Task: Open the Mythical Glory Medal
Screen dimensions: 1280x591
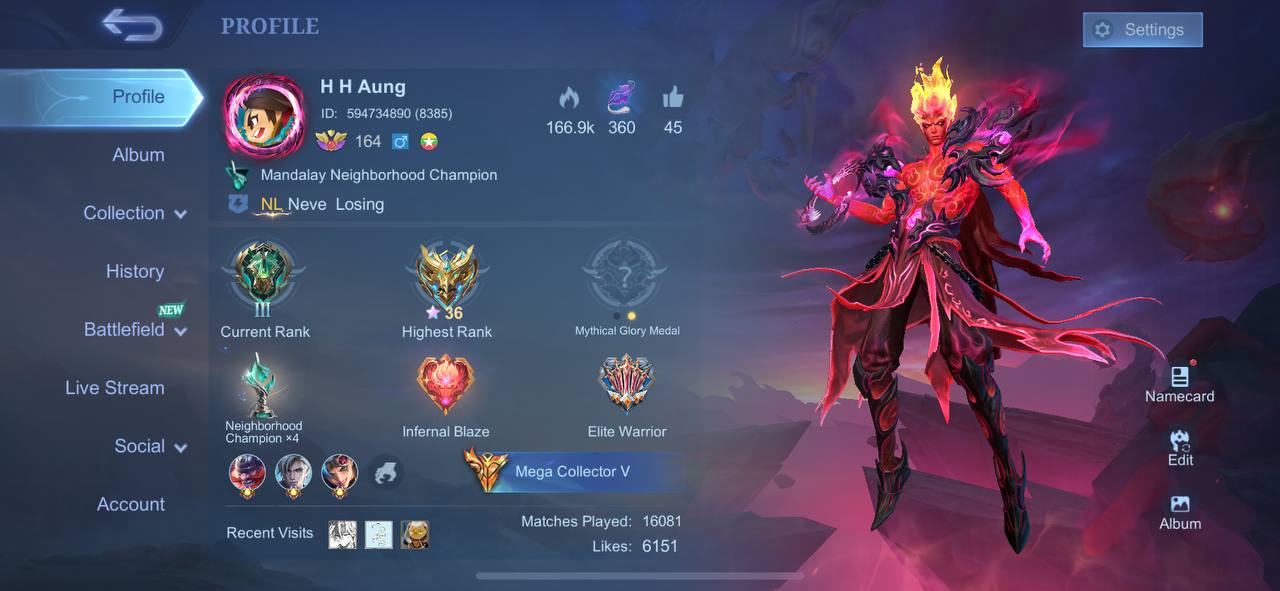Action: [626, 275]
